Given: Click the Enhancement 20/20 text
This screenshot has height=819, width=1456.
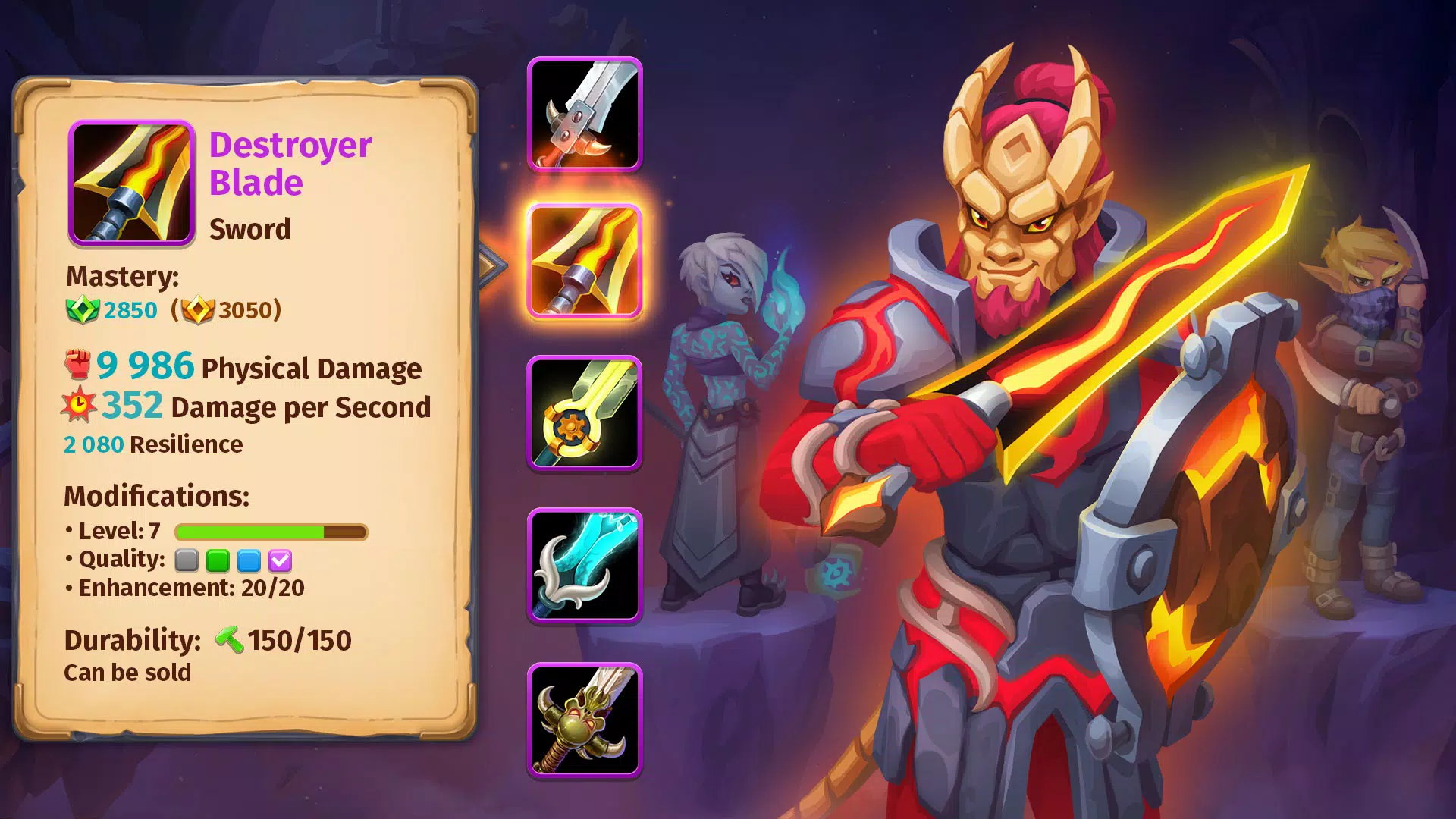Looking at the screenshot, I should (x=187, y=587).
